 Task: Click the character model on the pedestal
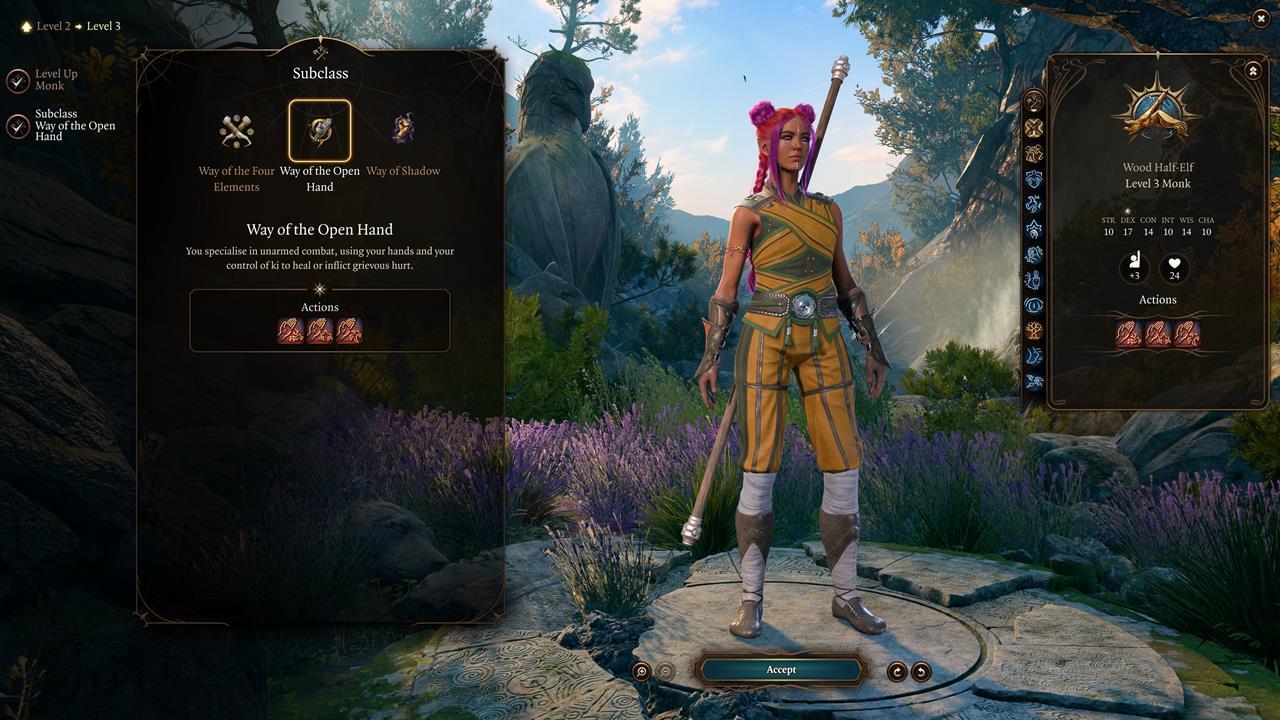point(790,350)
